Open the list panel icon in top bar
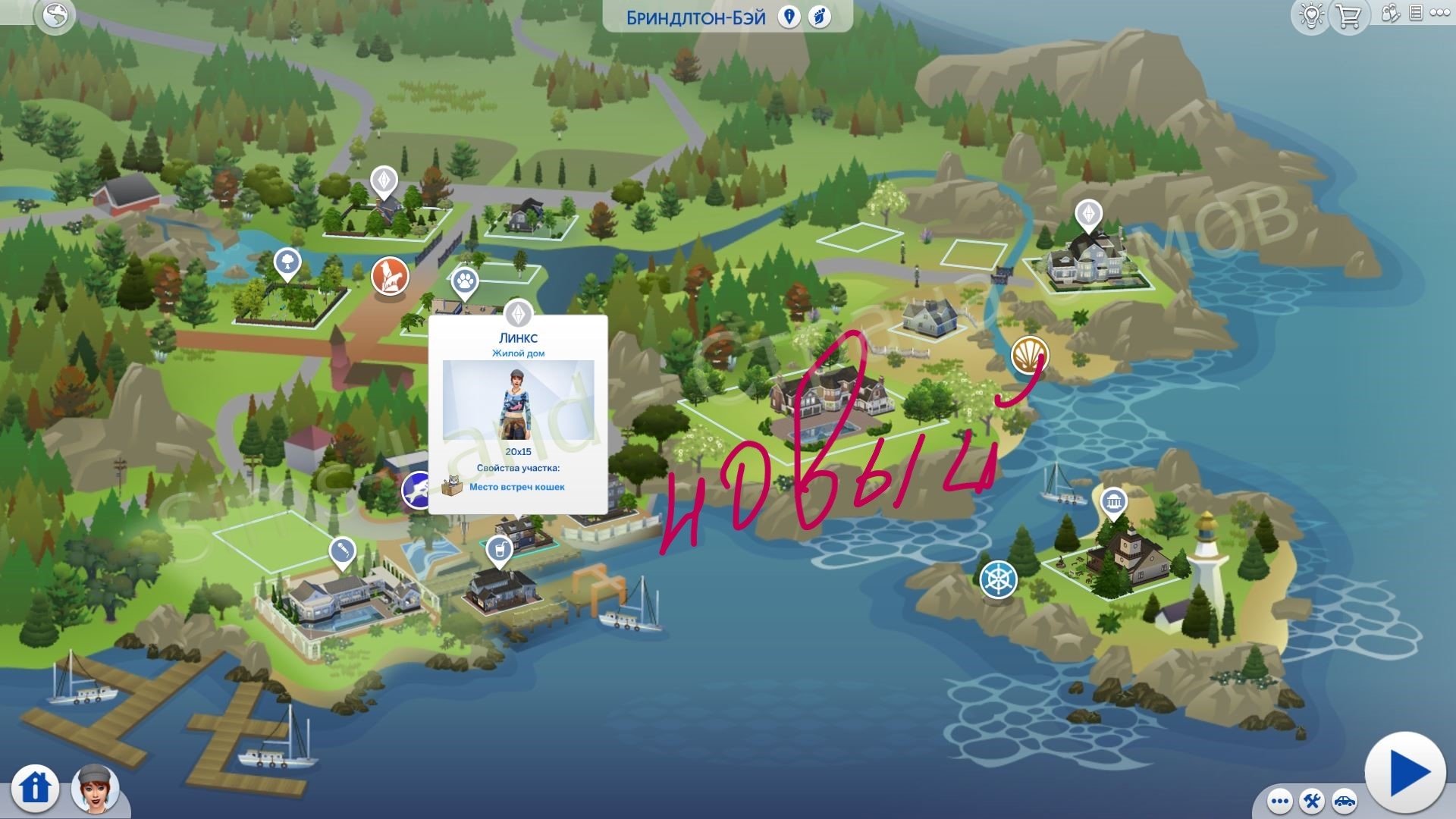Screen dimensions: 1456x819 (1415, 13)
